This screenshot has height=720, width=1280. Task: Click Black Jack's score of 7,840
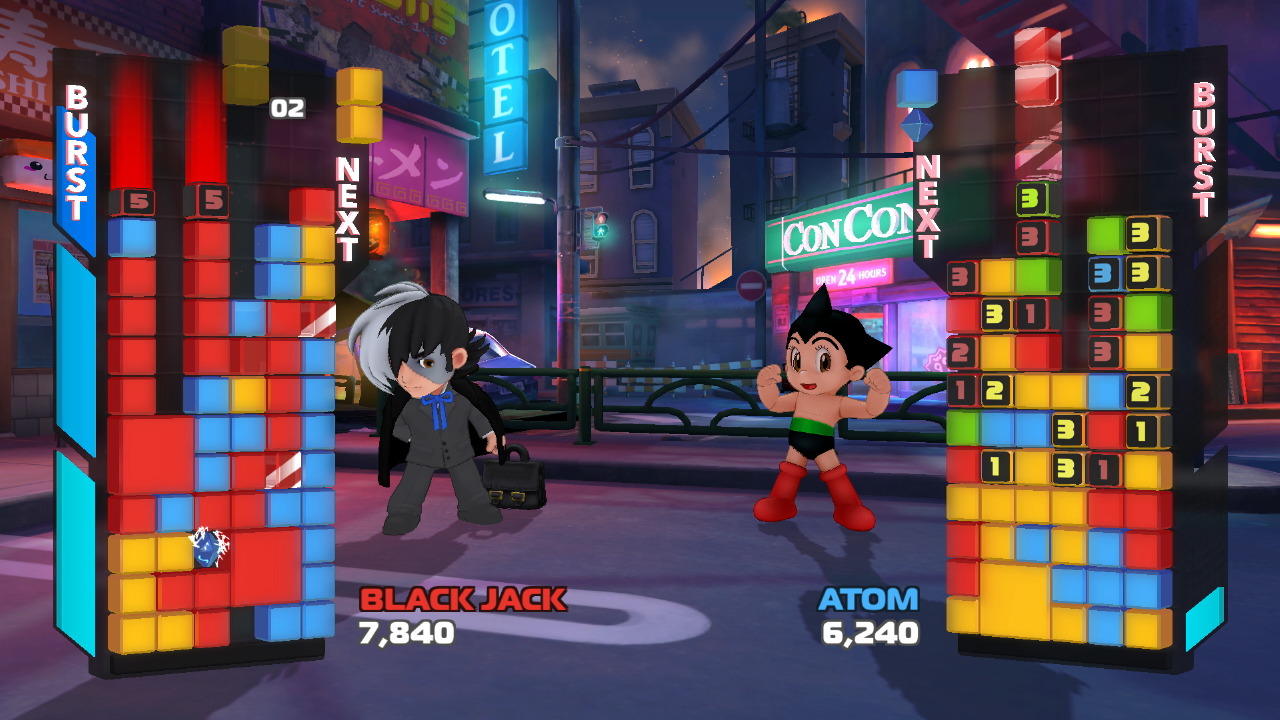[405, 632]
